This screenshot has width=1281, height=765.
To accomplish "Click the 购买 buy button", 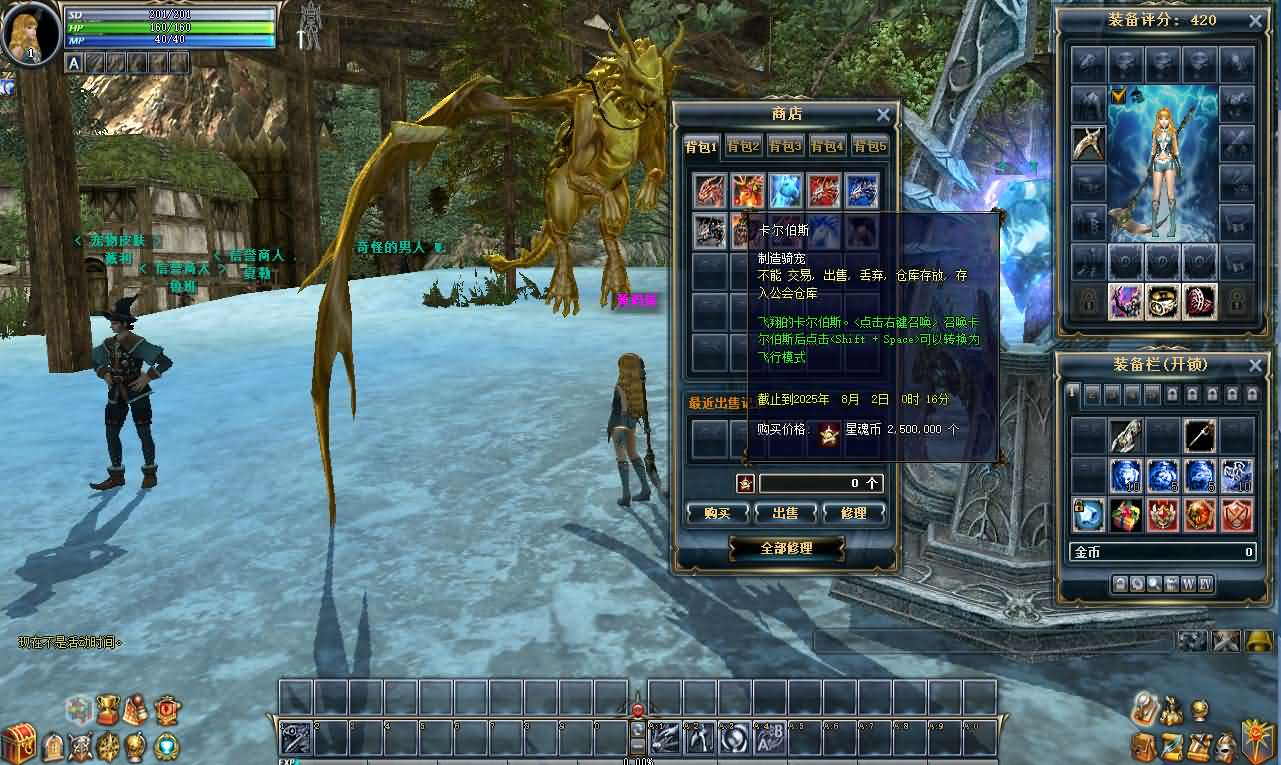I will (x=717, y=513).
